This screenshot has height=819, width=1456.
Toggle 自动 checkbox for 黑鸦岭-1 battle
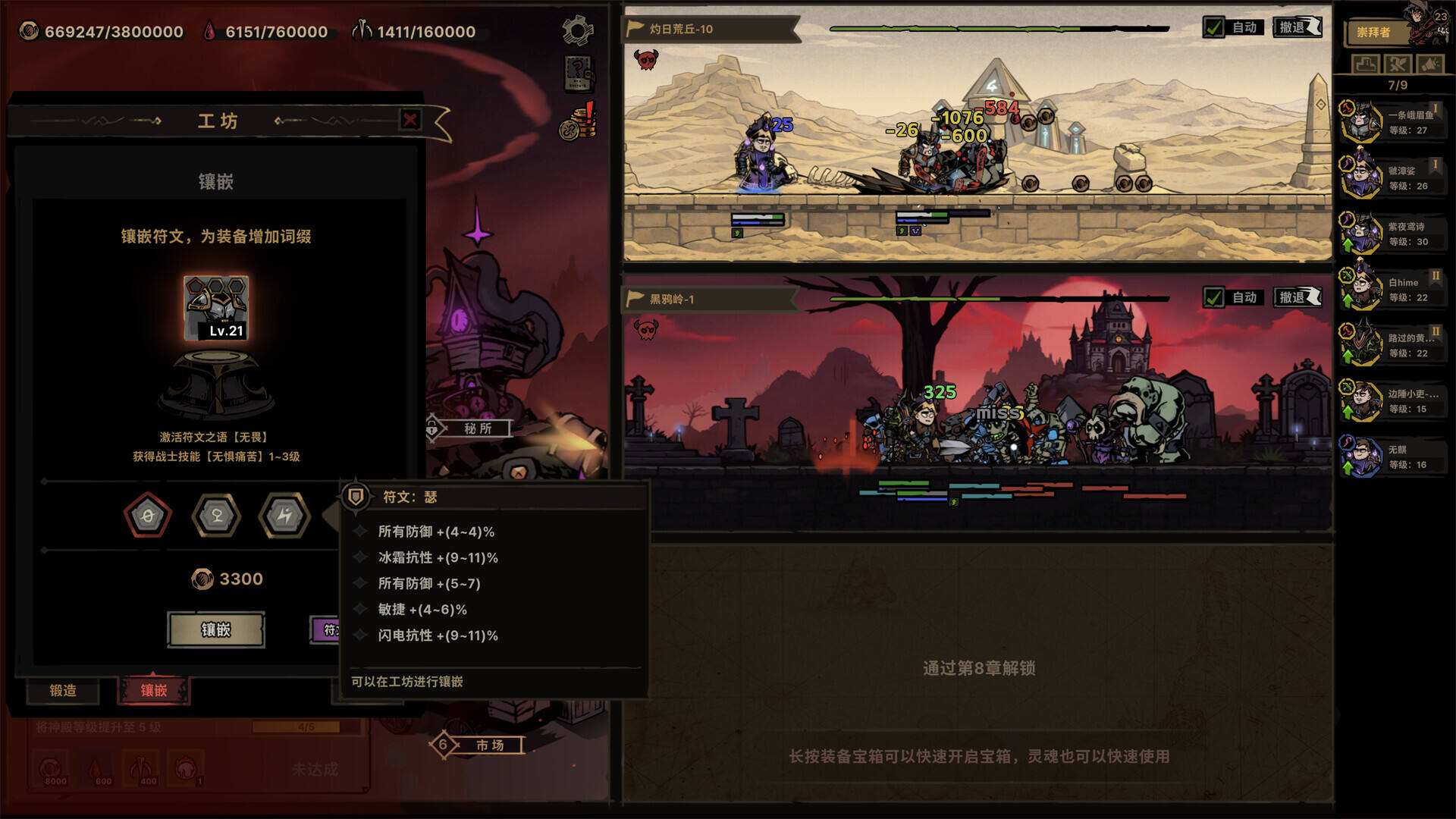pos(1213,297)
